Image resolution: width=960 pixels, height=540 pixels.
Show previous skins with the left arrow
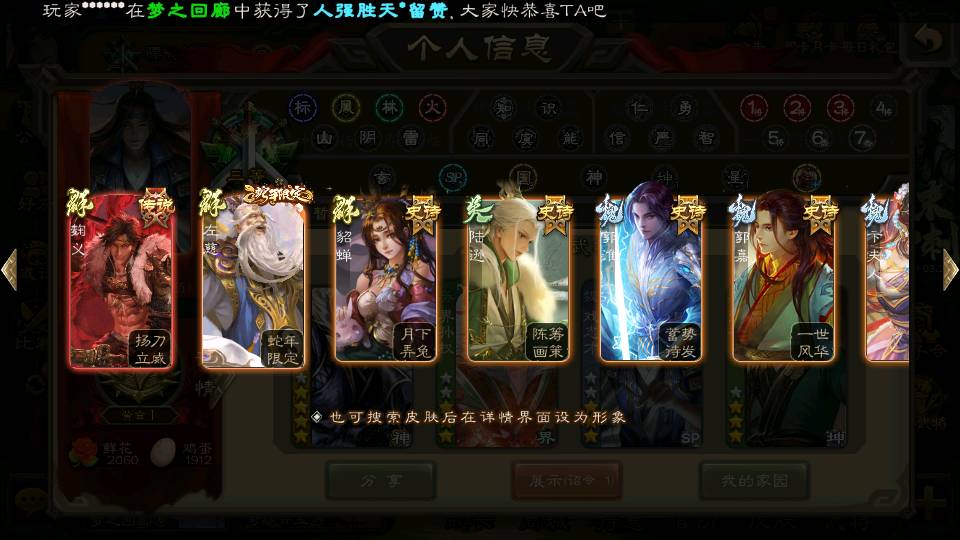click(9, 270)
